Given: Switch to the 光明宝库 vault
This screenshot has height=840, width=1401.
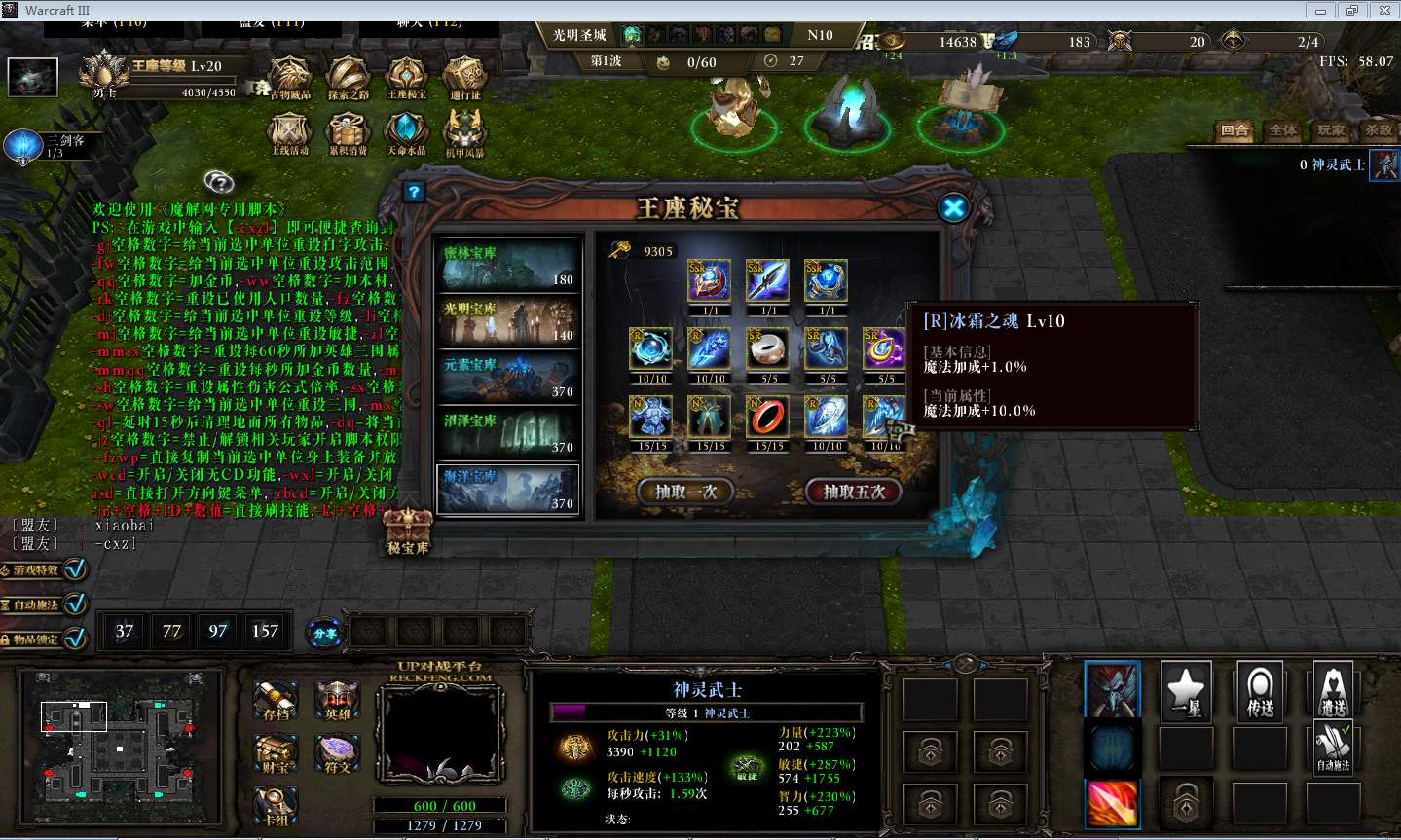Looking at the screenshot, I should pos(508,321).
